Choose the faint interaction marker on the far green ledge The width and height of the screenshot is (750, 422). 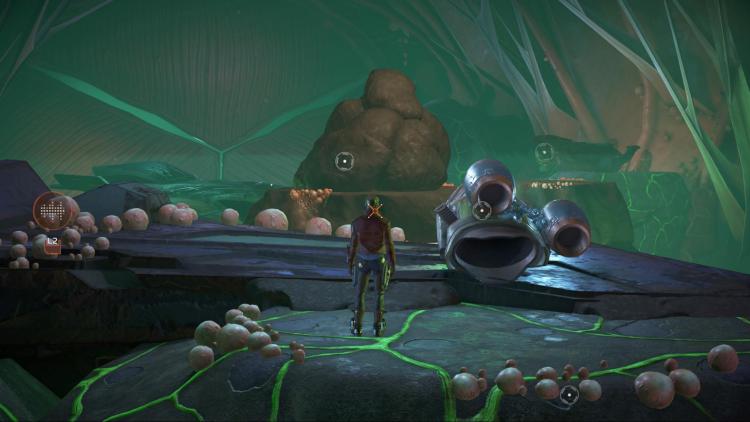[x=544, y=152]
